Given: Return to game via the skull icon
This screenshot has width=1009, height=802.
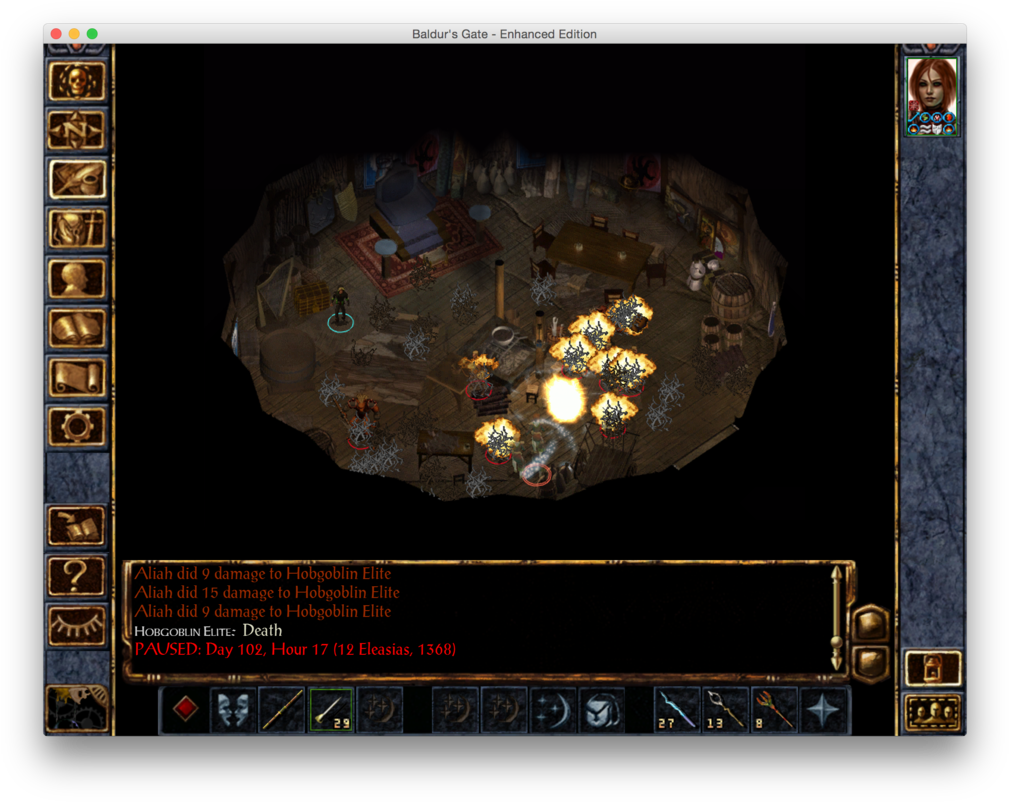Looking at the screenshot, I should tap(77, 81).
